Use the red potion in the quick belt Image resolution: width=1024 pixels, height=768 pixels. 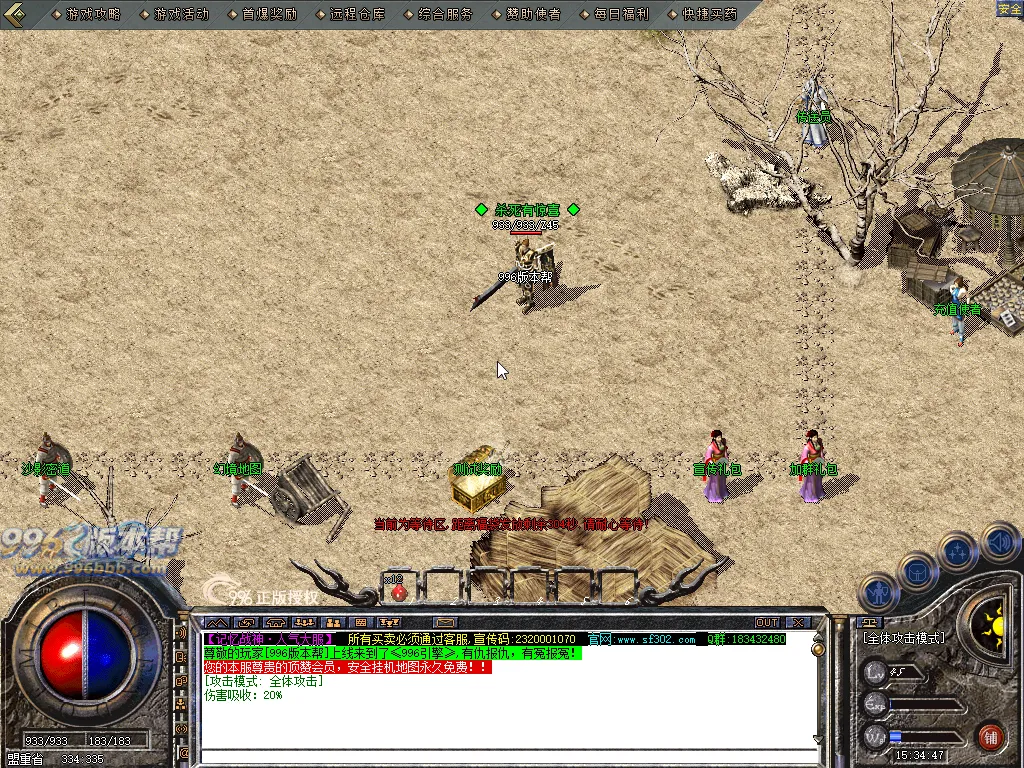[398, 591]
